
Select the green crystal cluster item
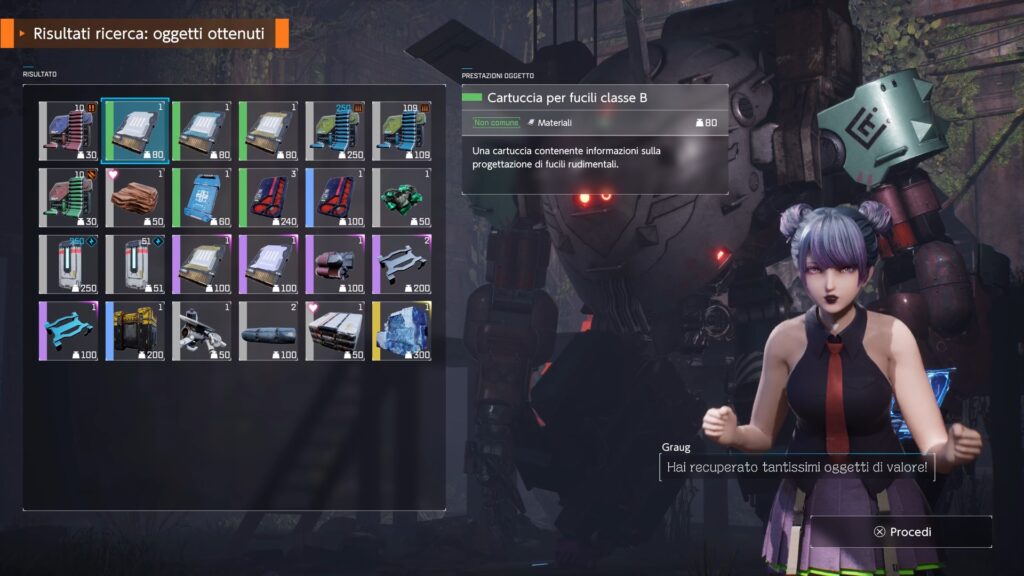click(402, 197)
